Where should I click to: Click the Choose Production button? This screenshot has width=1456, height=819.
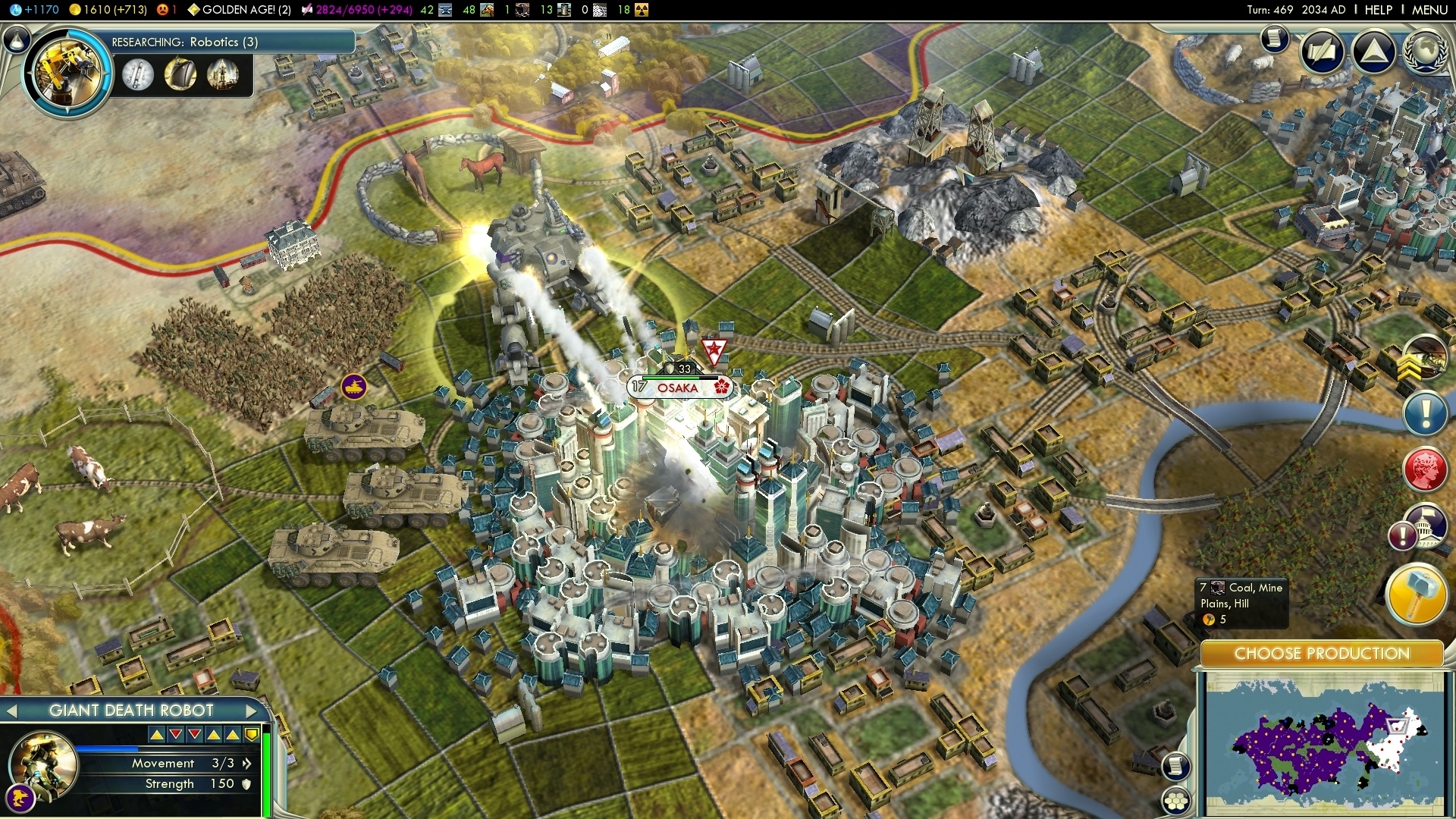click(x=1321, y=654)
